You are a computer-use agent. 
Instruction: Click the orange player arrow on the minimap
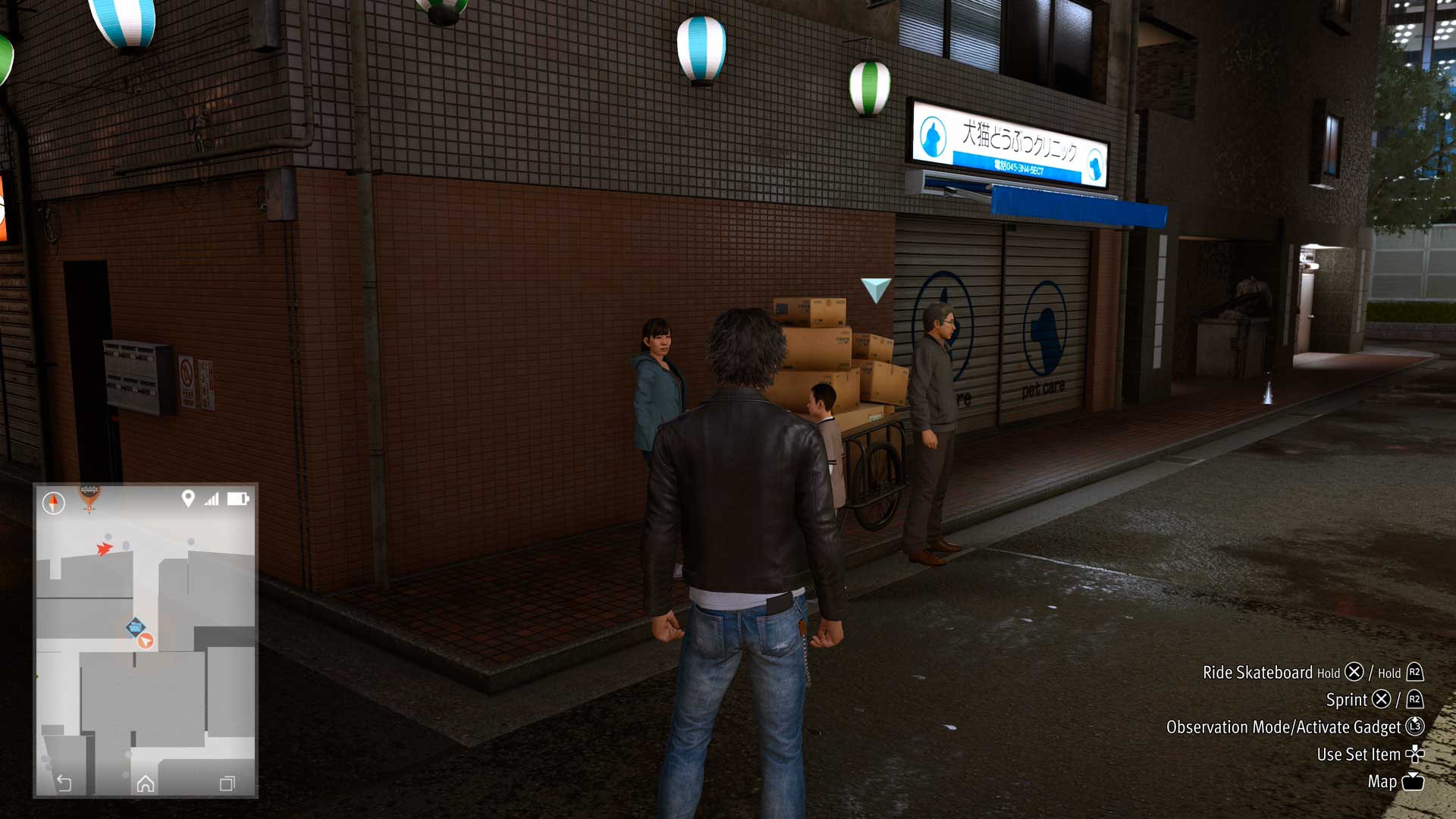point(146,641)
